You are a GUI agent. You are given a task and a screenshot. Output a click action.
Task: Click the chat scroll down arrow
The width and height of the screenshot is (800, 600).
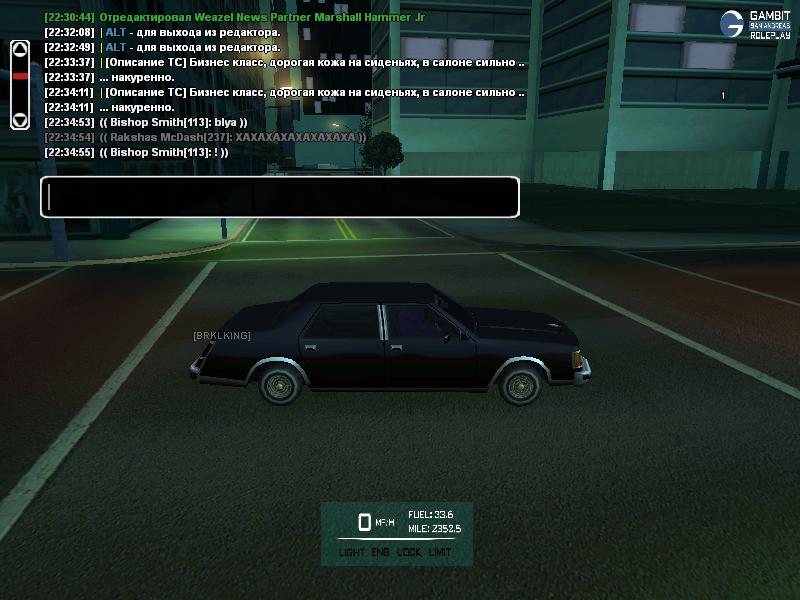point(19,120)
